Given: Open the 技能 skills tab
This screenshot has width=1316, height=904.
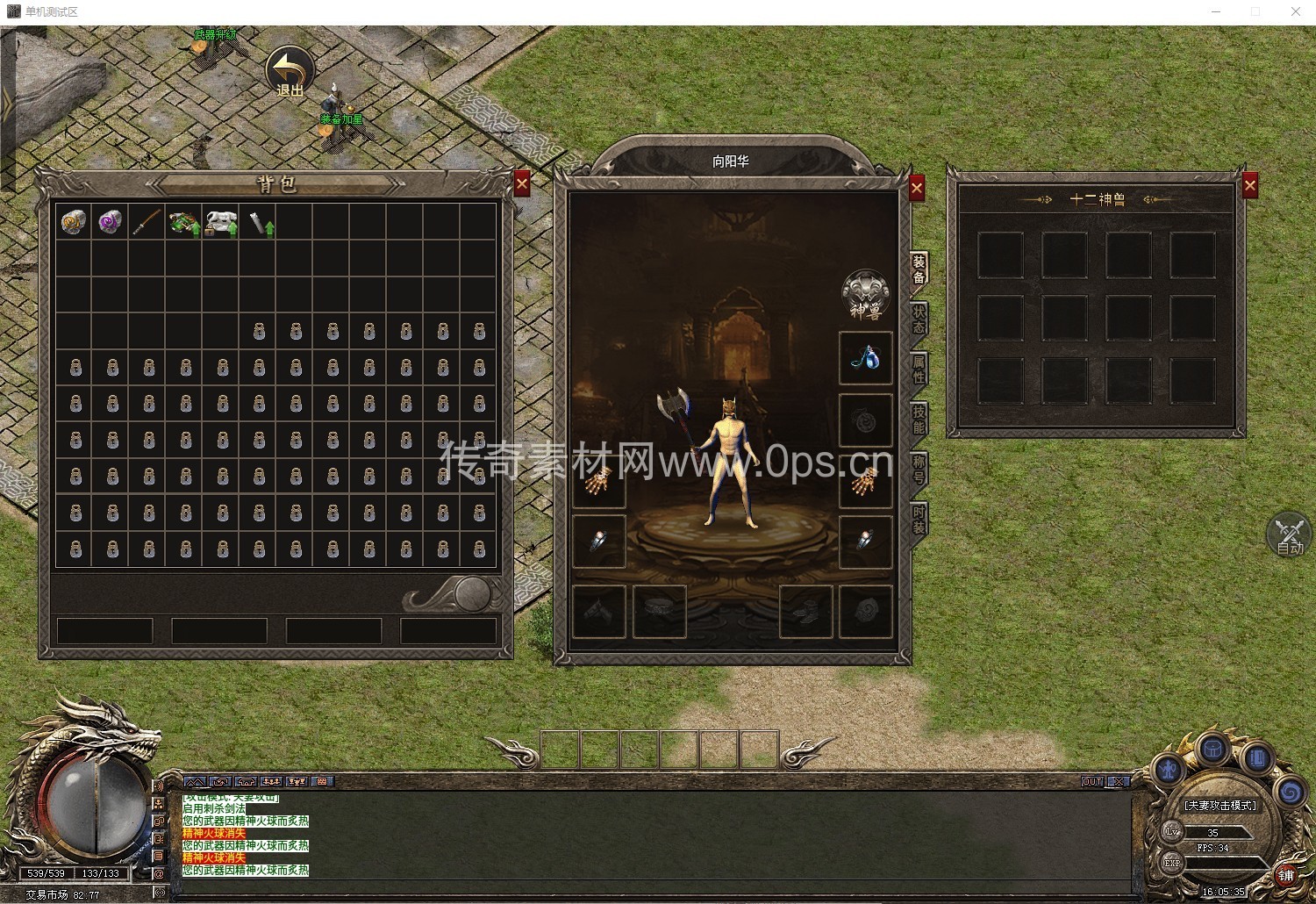Looking at the screenshot, I should click(x=919, y=420).
